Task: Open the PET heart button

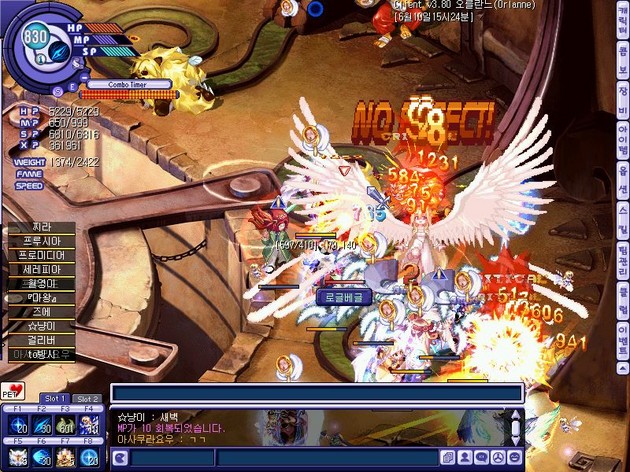Action: (x=13, y=389)
